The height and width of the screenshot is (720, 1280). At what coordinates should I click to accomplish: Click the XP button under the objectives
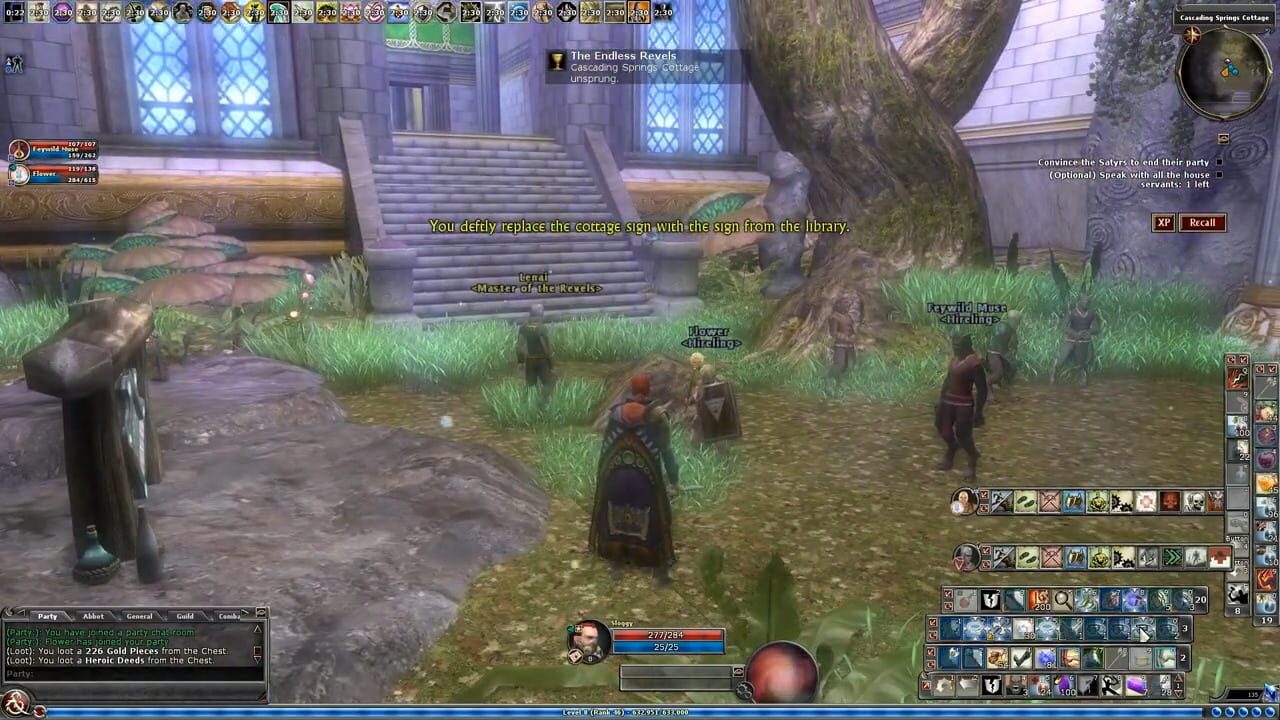click(x=1165, y=222)
